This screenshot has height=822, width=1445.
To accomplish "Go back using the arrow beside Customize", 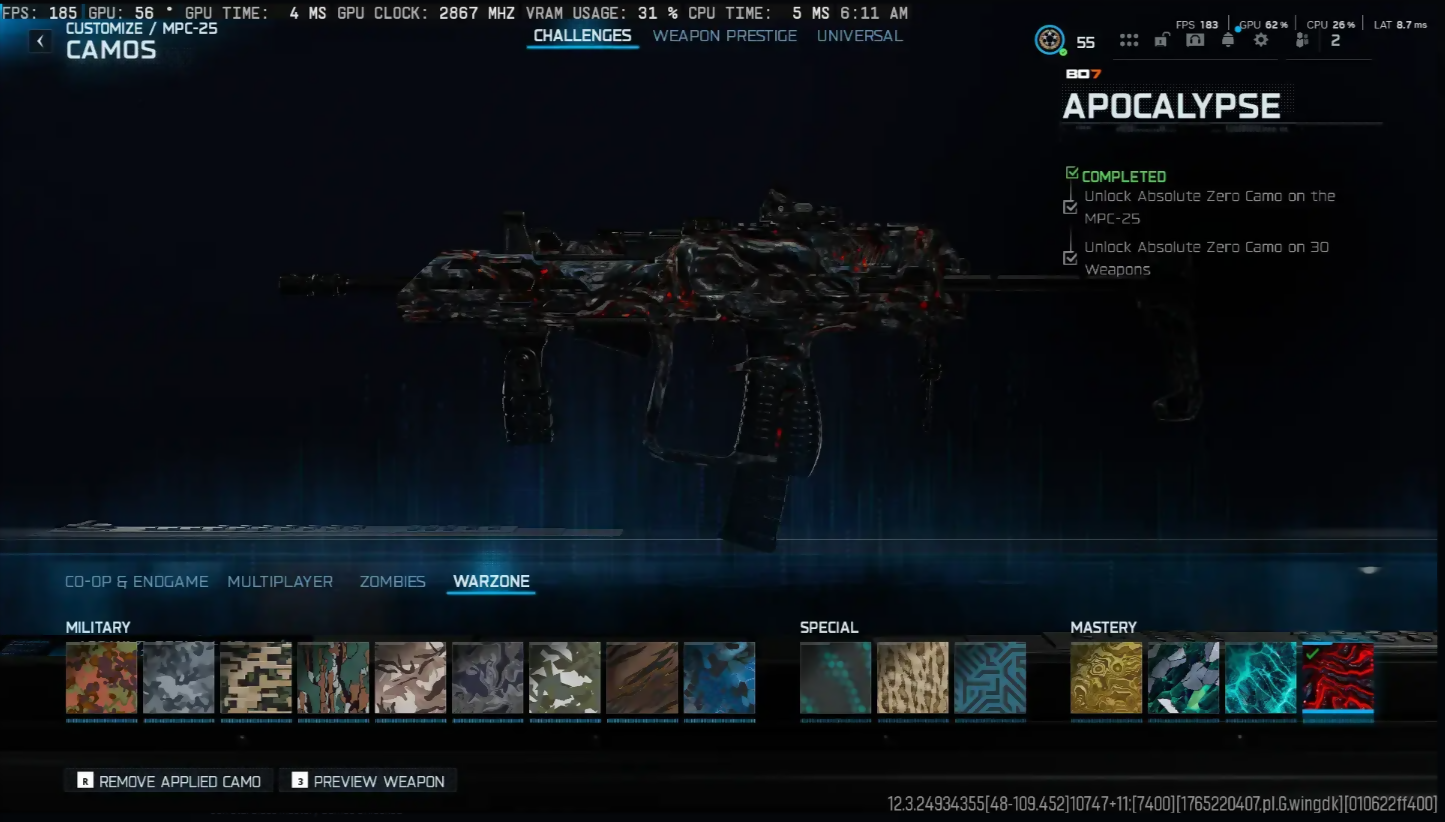I will click(x=40, y=41).
